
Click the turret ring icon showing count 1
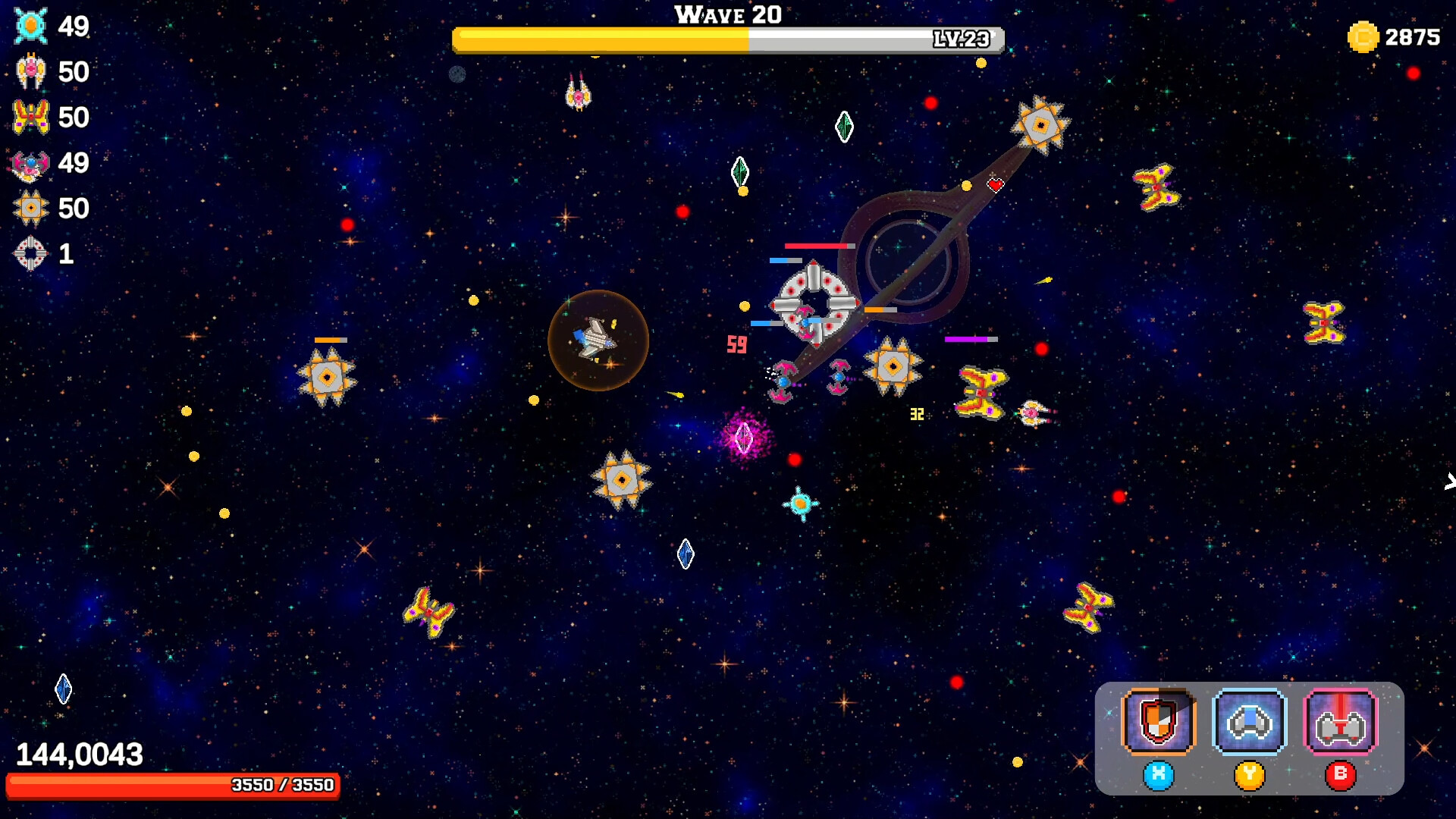pyautogui.click(x=30, y=253)
